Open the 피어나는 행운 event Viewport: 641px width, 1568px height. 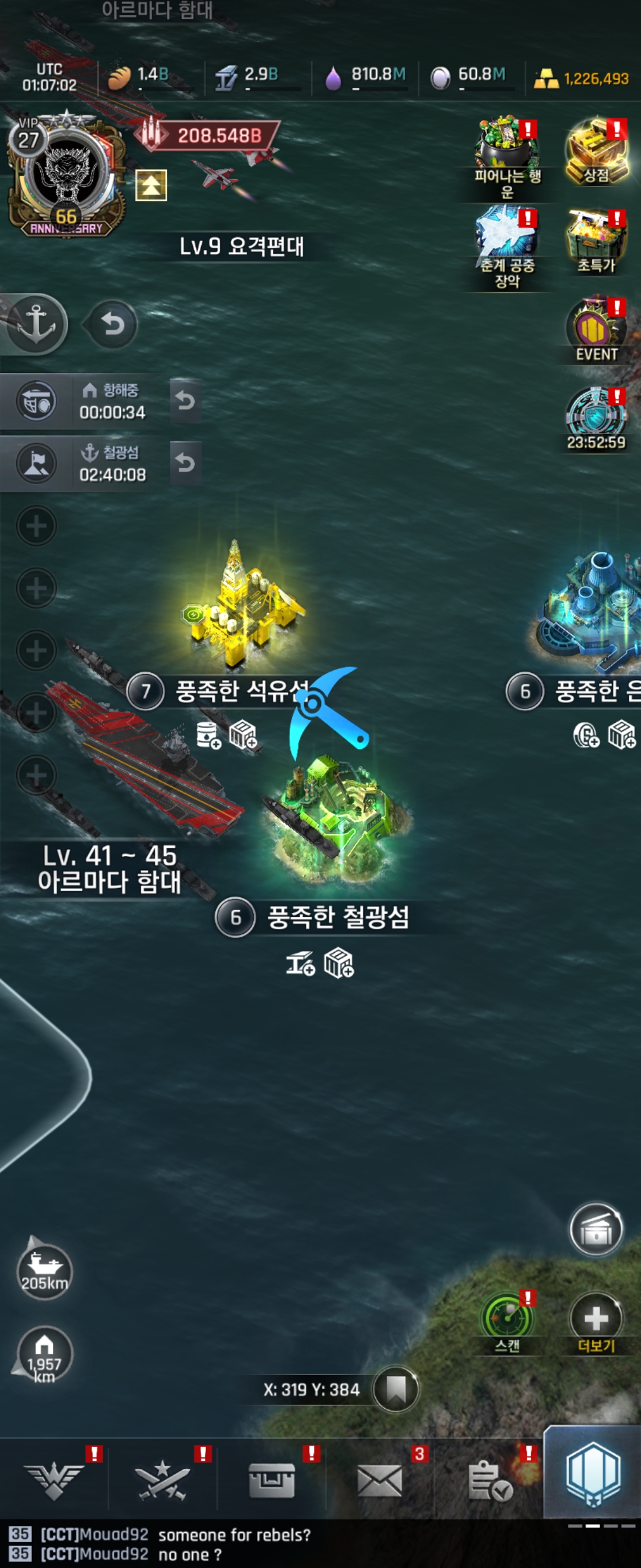[x=507, y=155]
